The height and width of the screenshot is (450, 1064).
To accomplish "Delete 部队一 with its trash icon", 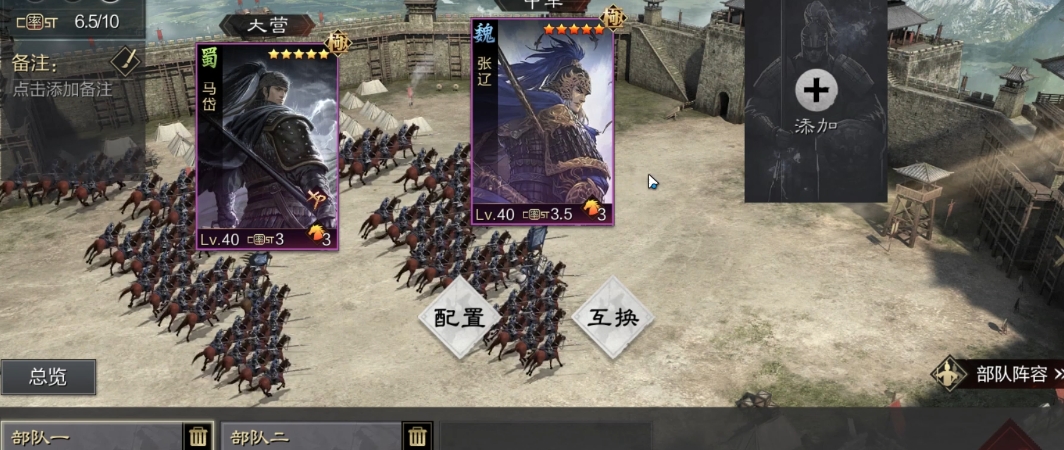I will (198, 436).
